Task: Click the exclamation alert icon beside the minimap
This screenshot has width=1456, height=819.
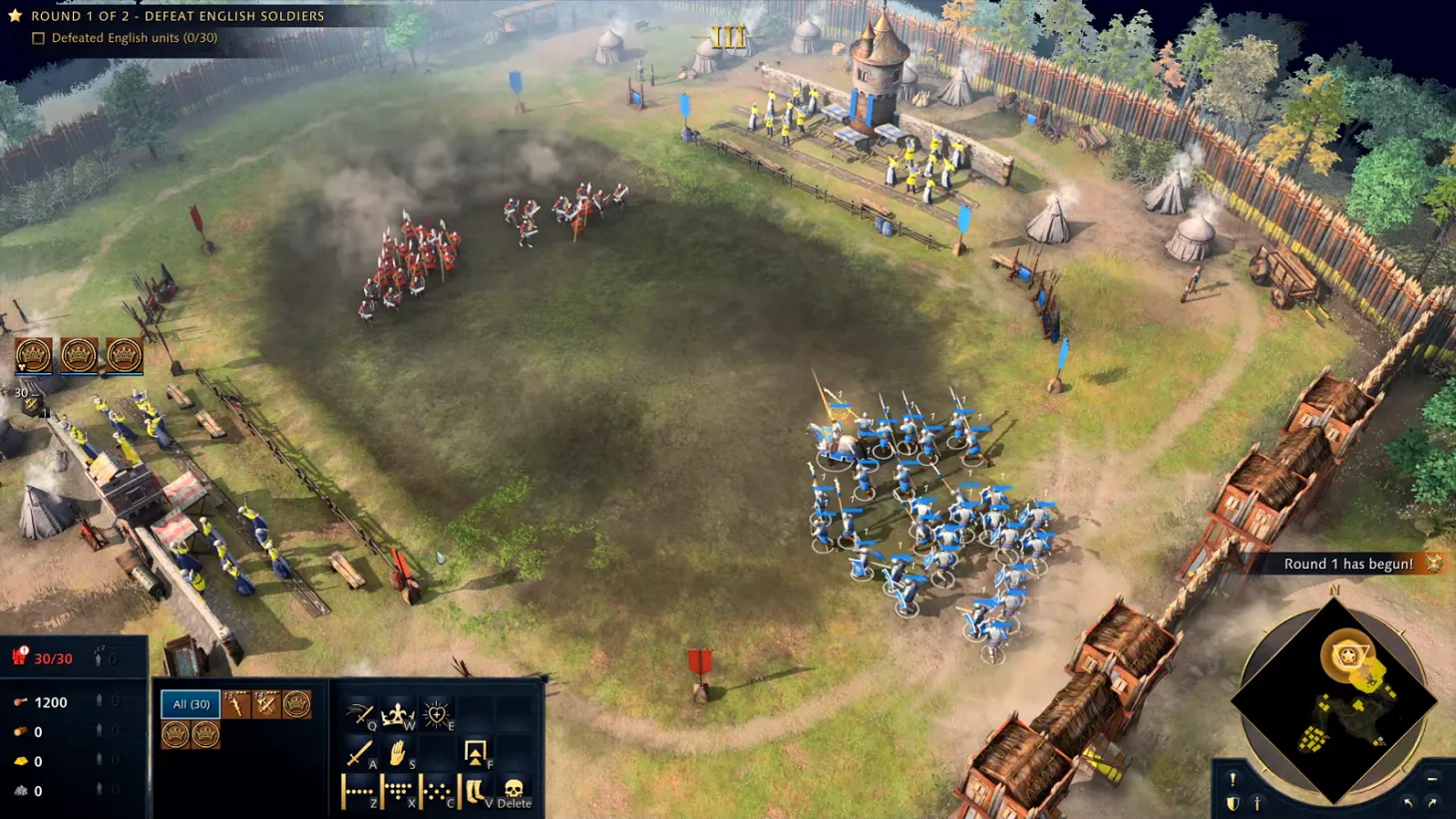Action: pyautogui.click(x=1234, y=779)
